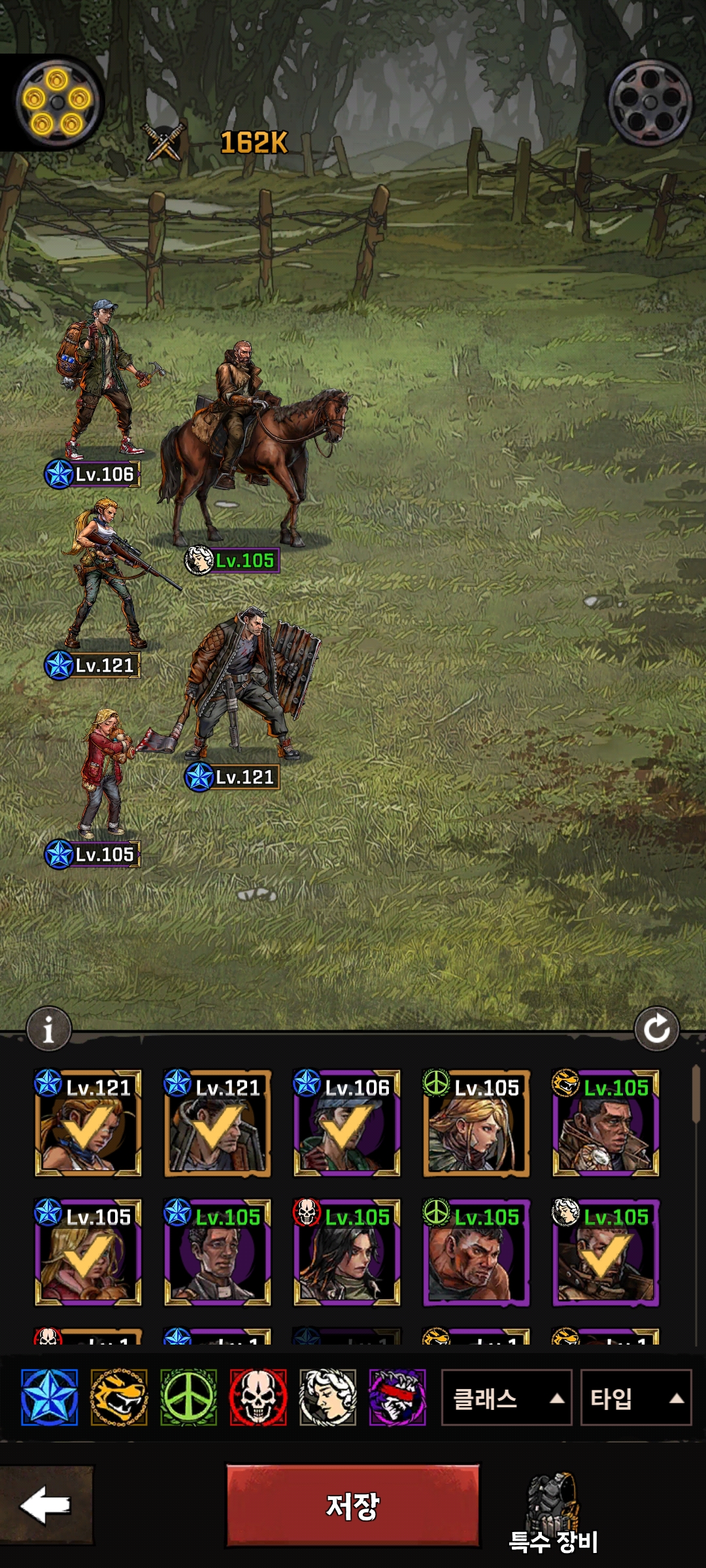Filter heroes by the white woman-portrait faction
The width and height of the screenshot is (706, 1568).
[328, 1397]
